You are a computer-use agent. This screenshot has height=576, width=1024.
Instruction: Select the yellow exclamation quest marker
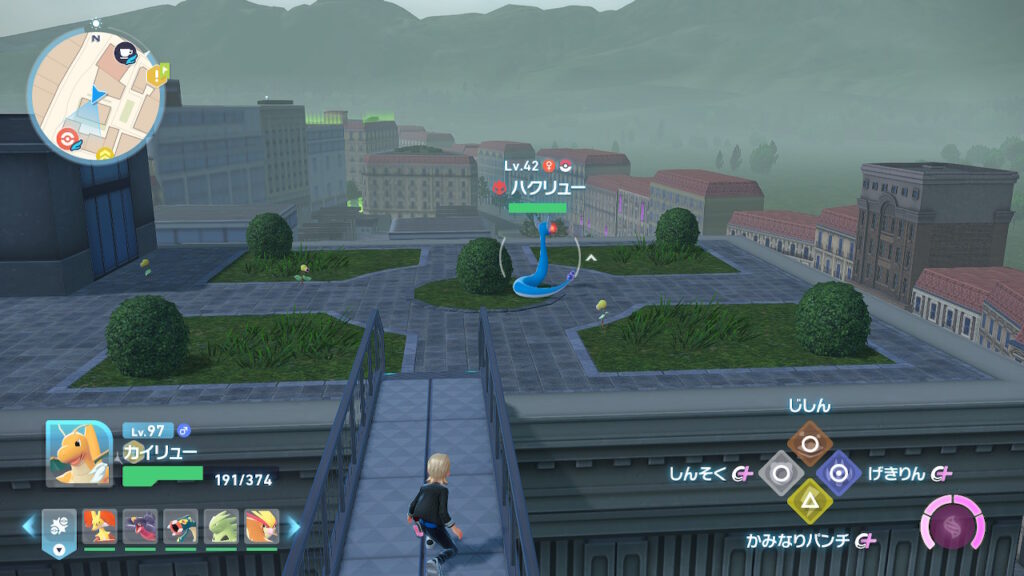(156, 75)
